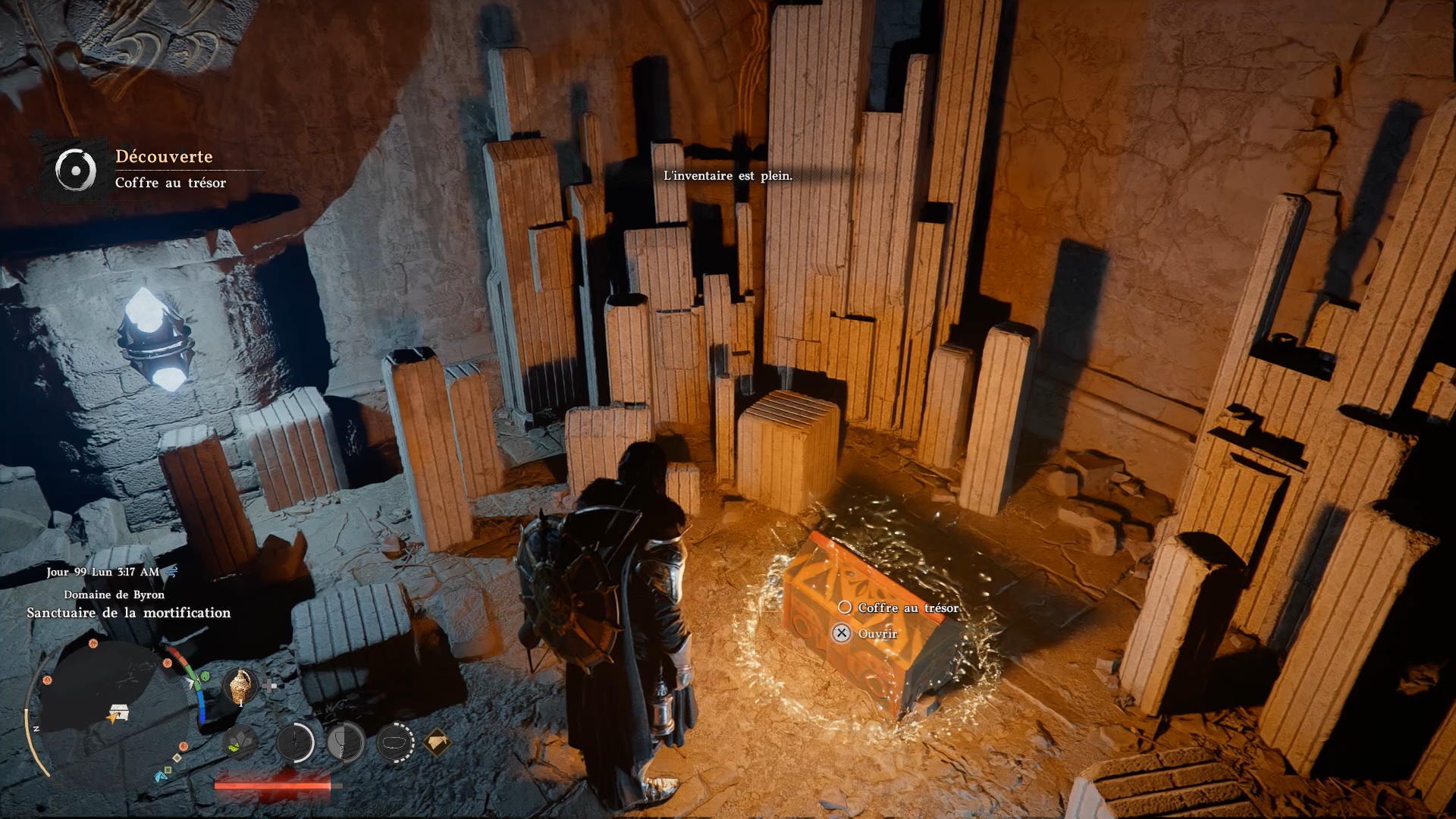
Task: Select the dashed-ring empty item slot
Action: coord(395,741)
